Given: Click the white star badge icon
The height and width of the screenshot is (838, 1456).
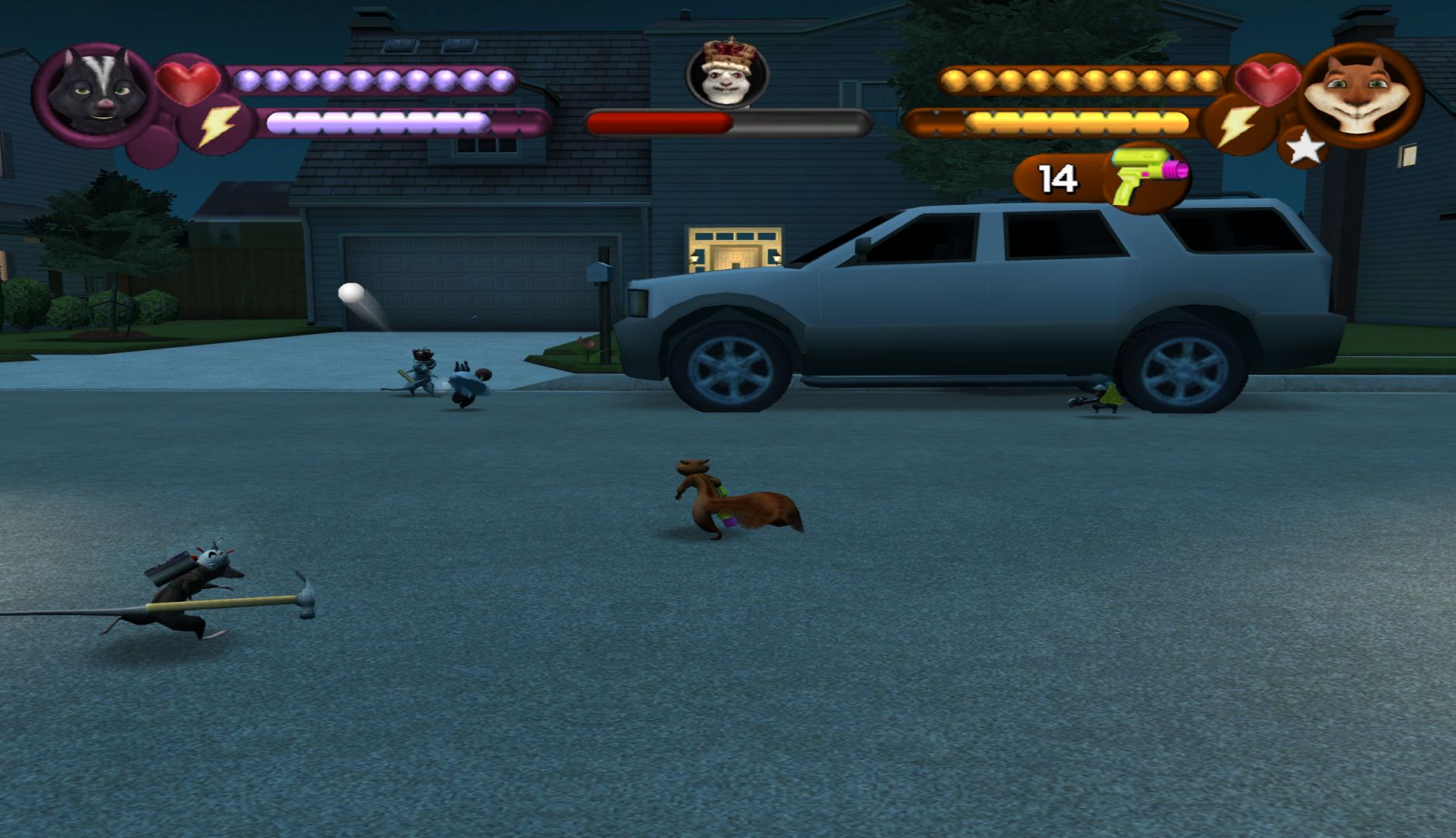Looking at the screenshot, I should pos(1305,147).
